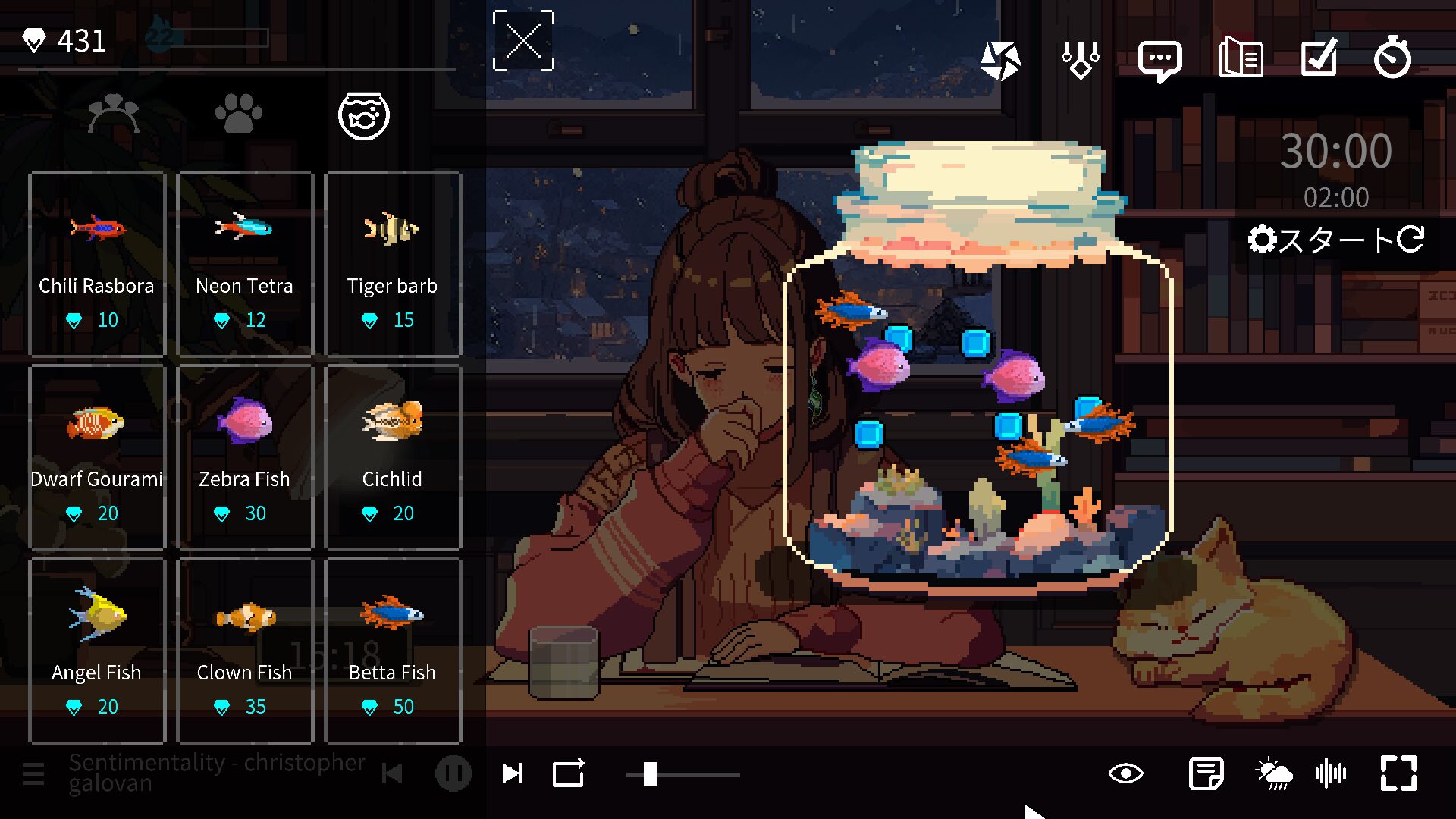Viewport: 1456px width, 819px height.
Task: Toggle fullscreen mode
Action: pyautogui.click(x=1399, y=773)
